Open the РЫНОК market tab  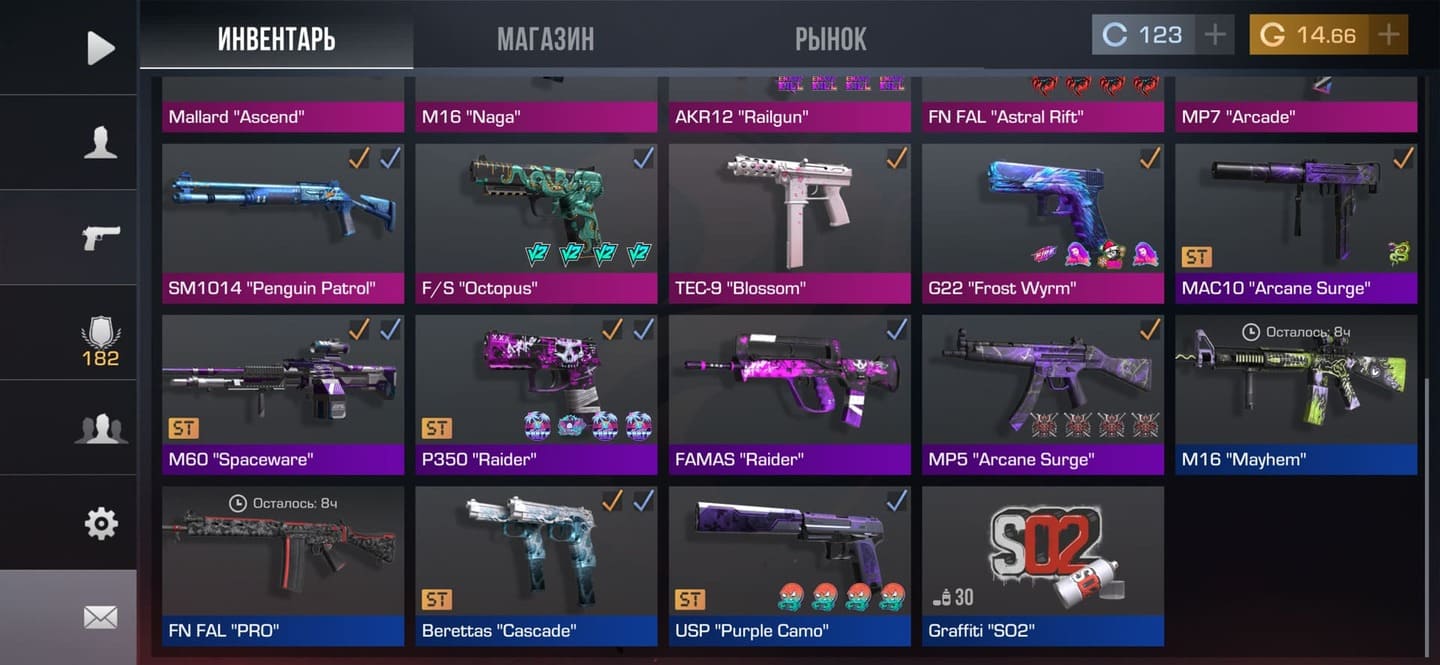click(x=830, y=38)
